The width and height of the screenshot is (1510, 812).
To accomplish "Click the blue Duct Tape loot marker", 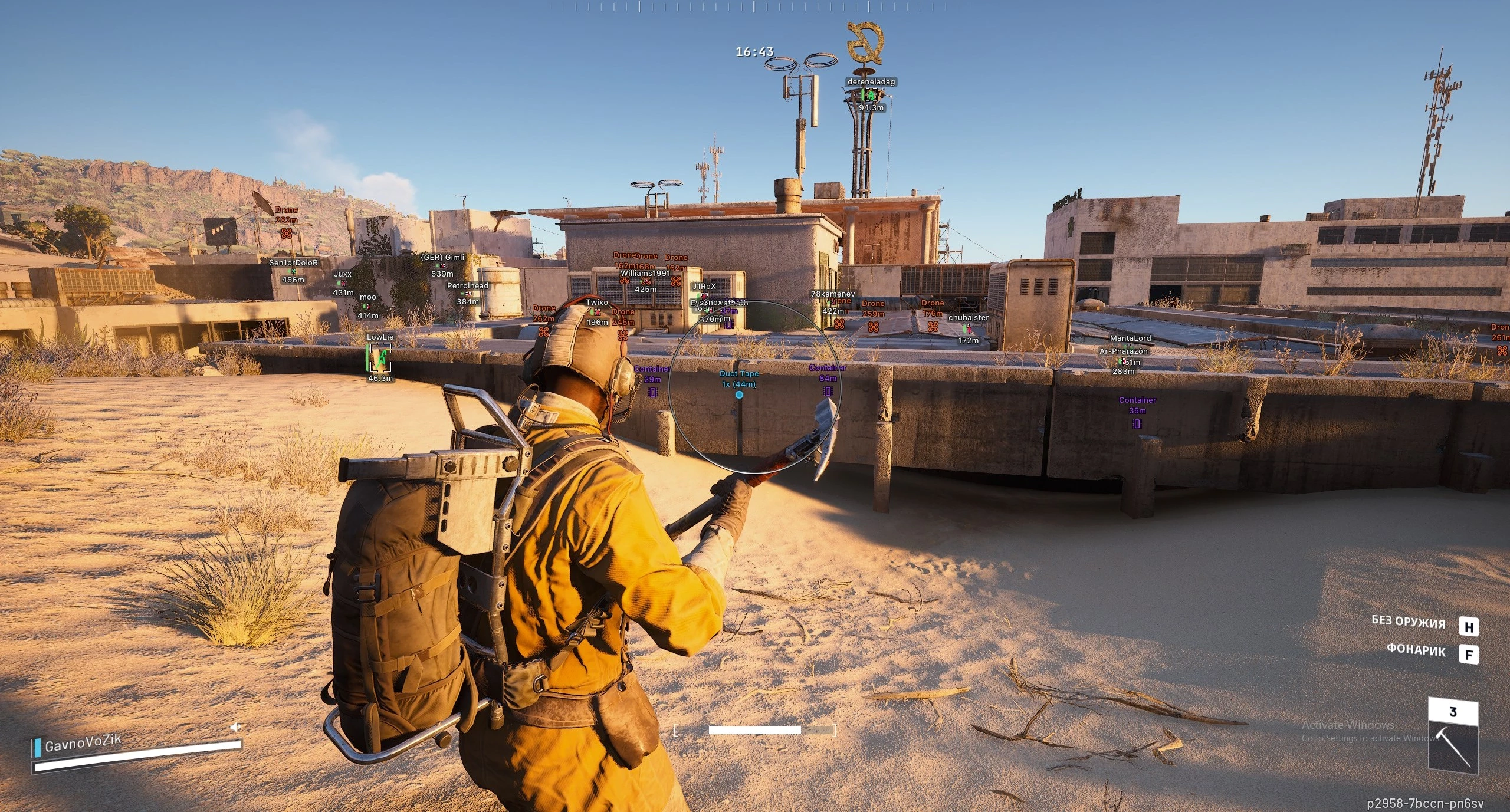I will [739, 395].
